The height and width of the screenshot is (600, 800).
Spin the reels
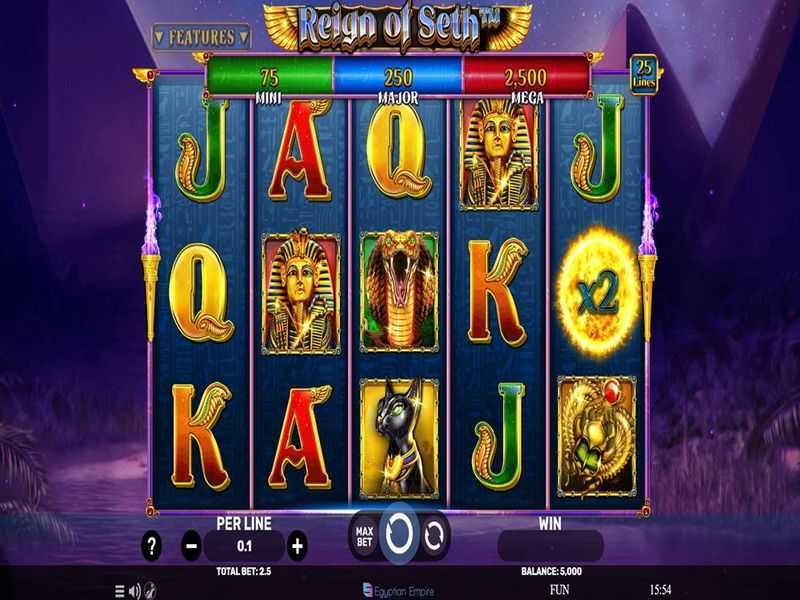[399, 535]
